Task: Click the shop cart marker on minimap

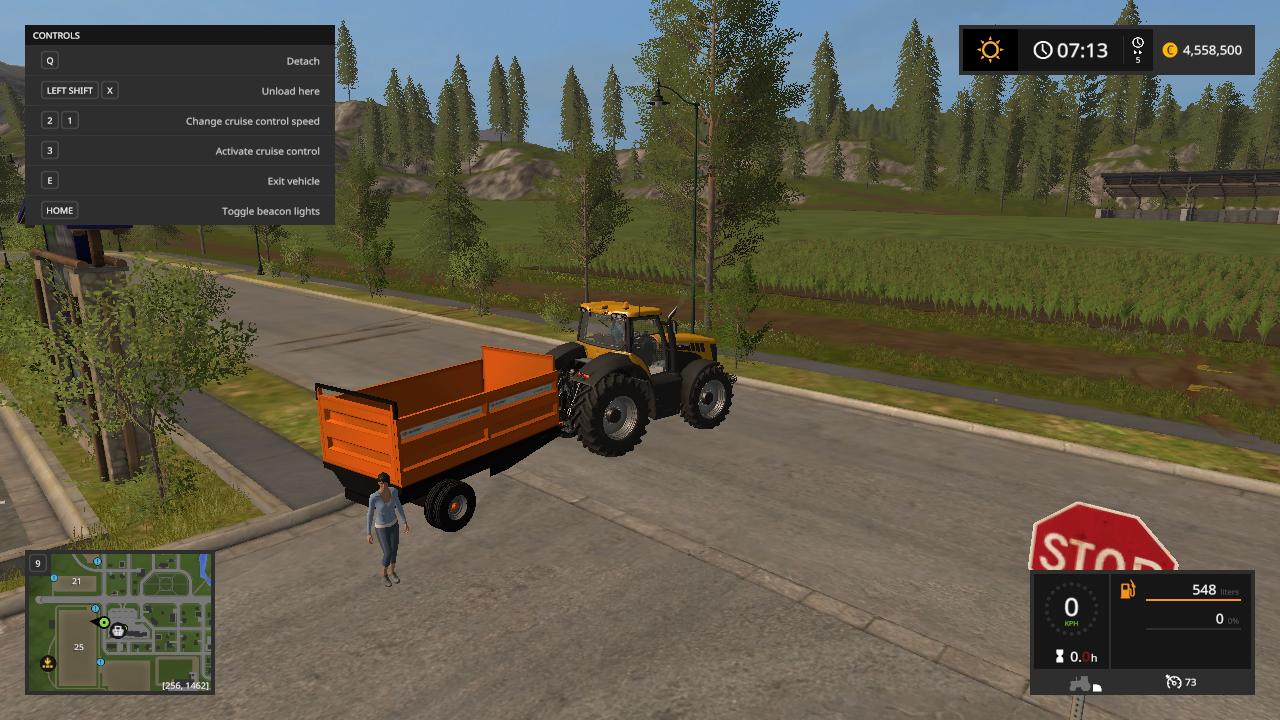Action: pyautogui.click(x=118, y=630)
